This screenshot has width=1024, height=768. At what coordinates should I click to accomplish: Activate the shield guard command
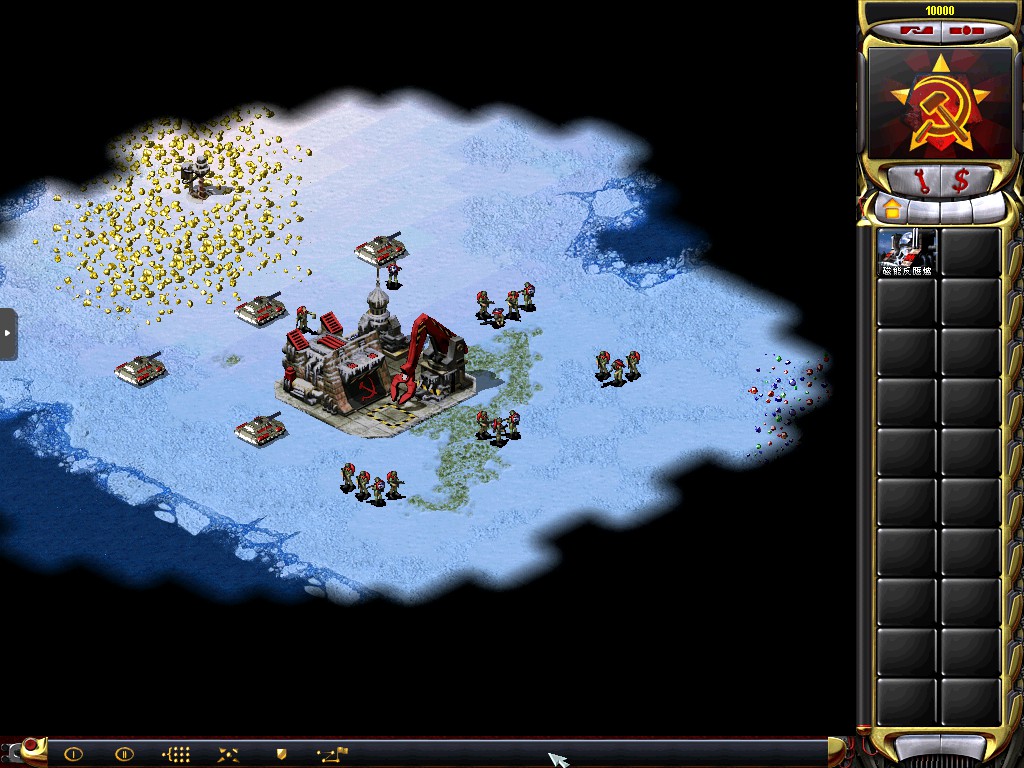(x=281, y=754)
